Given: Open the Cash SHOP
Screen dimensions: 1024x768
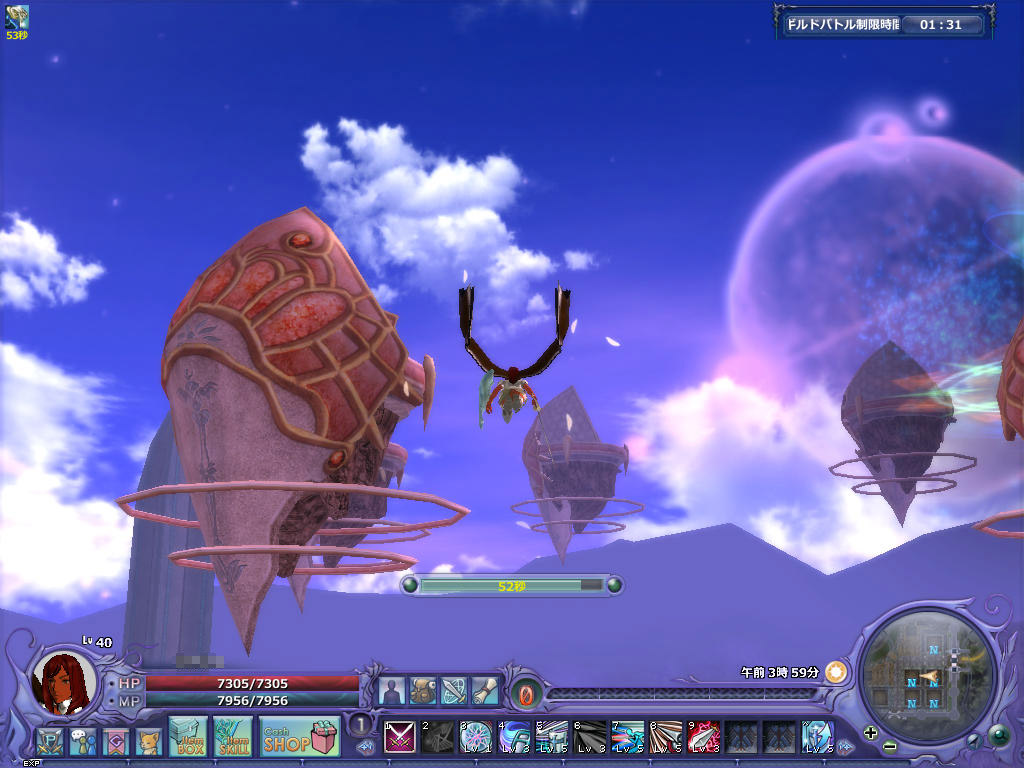Looking at the screenshot, I should click(299, 736).
